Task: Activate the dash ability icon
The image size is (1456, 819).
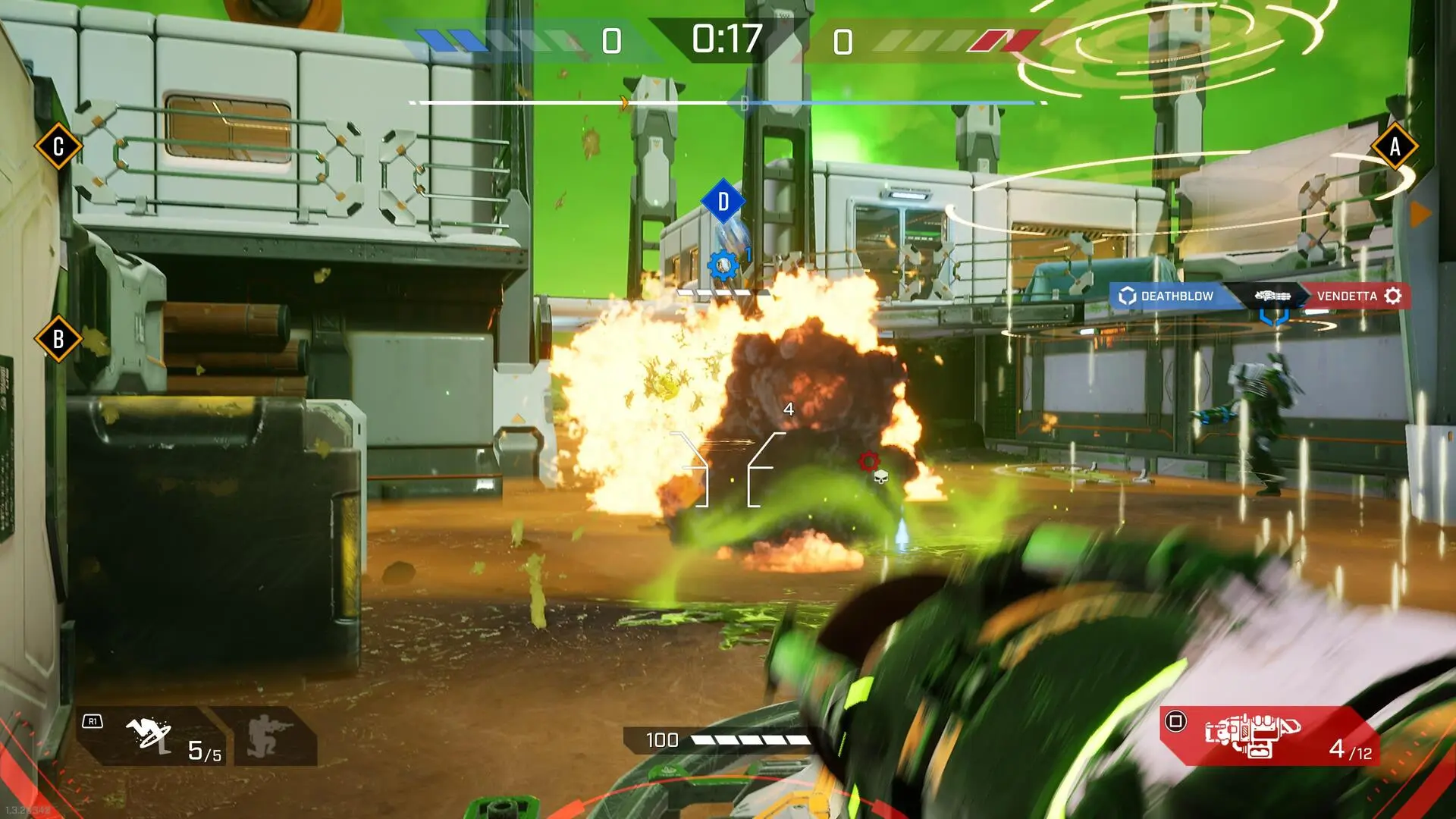Action: tap(149, 734)
